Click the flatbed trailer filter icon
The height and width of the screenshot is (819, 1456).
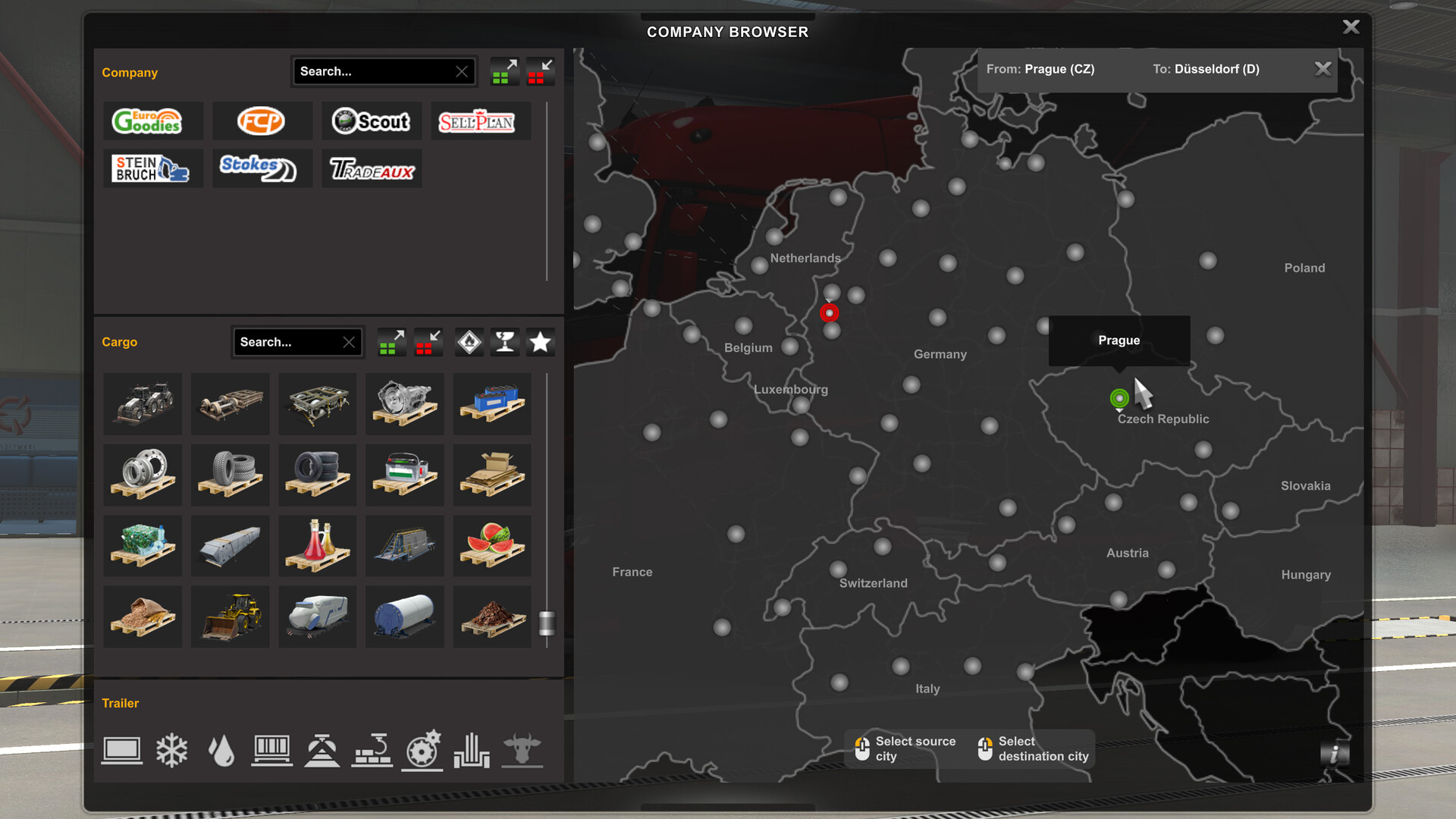[121, 751]
